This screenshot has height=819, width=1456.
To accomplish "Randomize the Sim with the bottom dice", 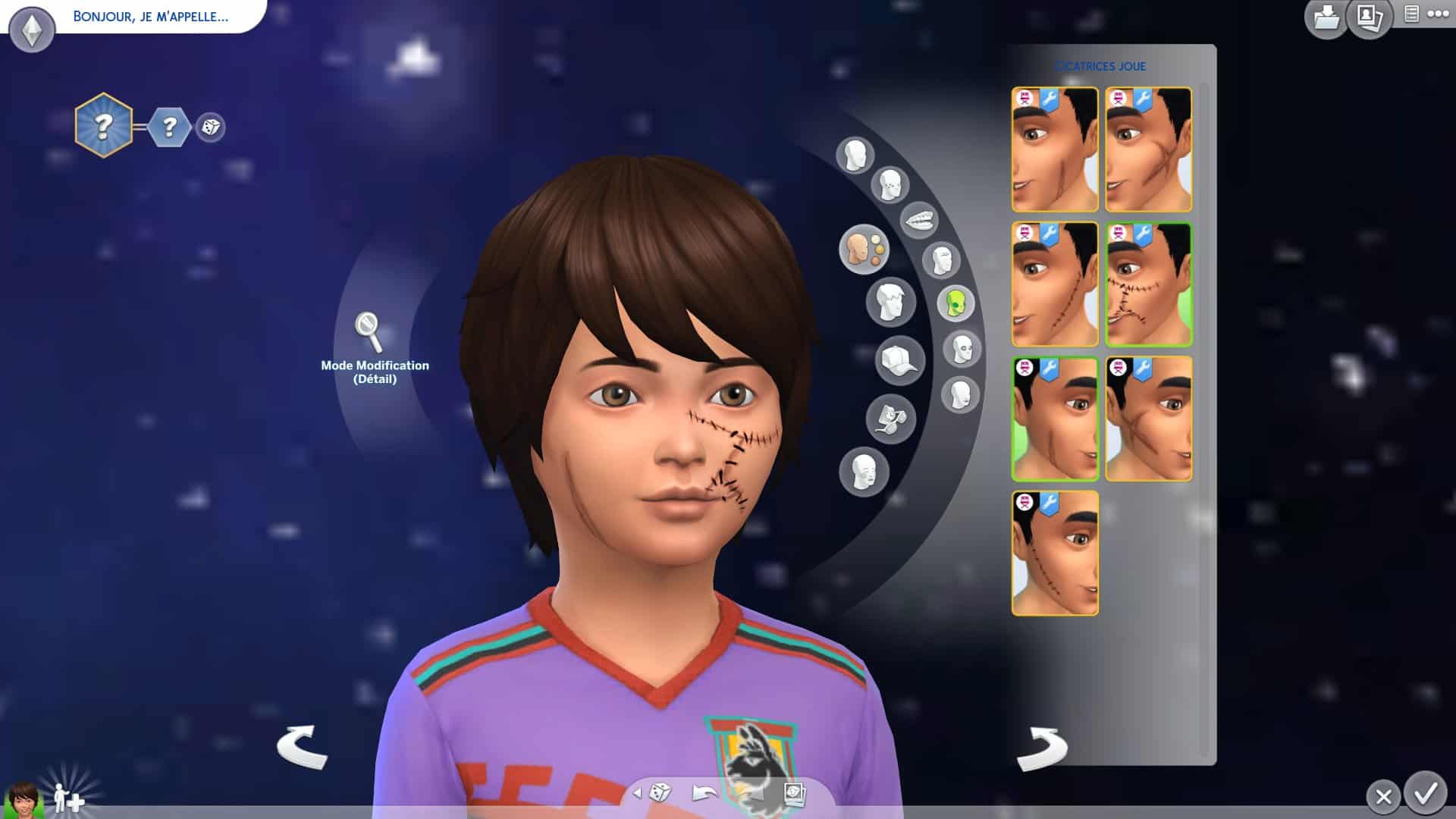I will (660, 793).
